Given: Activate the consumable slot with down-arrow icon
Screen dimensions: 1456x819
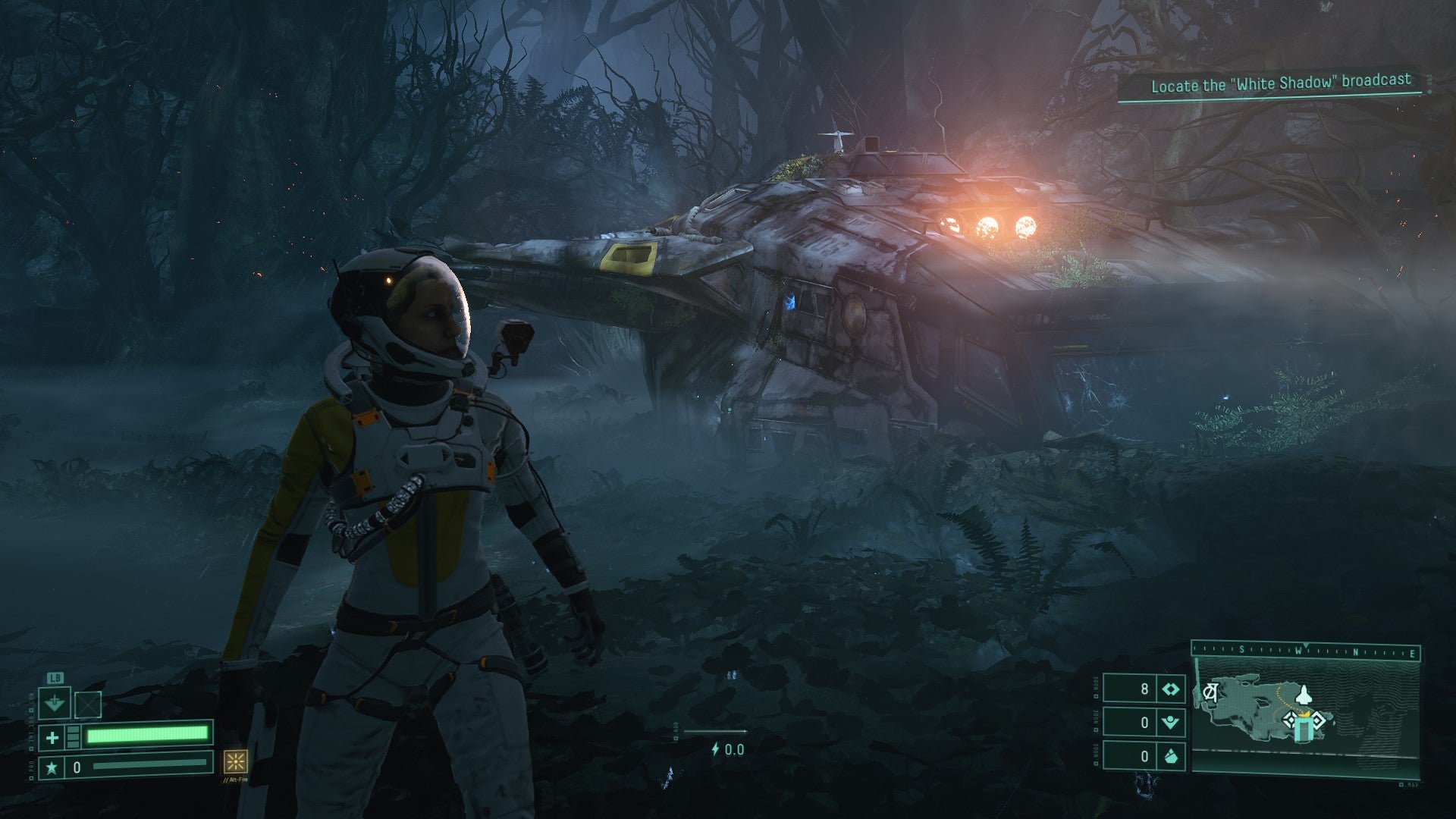Looking at the screenshot, I should [55, 704].
